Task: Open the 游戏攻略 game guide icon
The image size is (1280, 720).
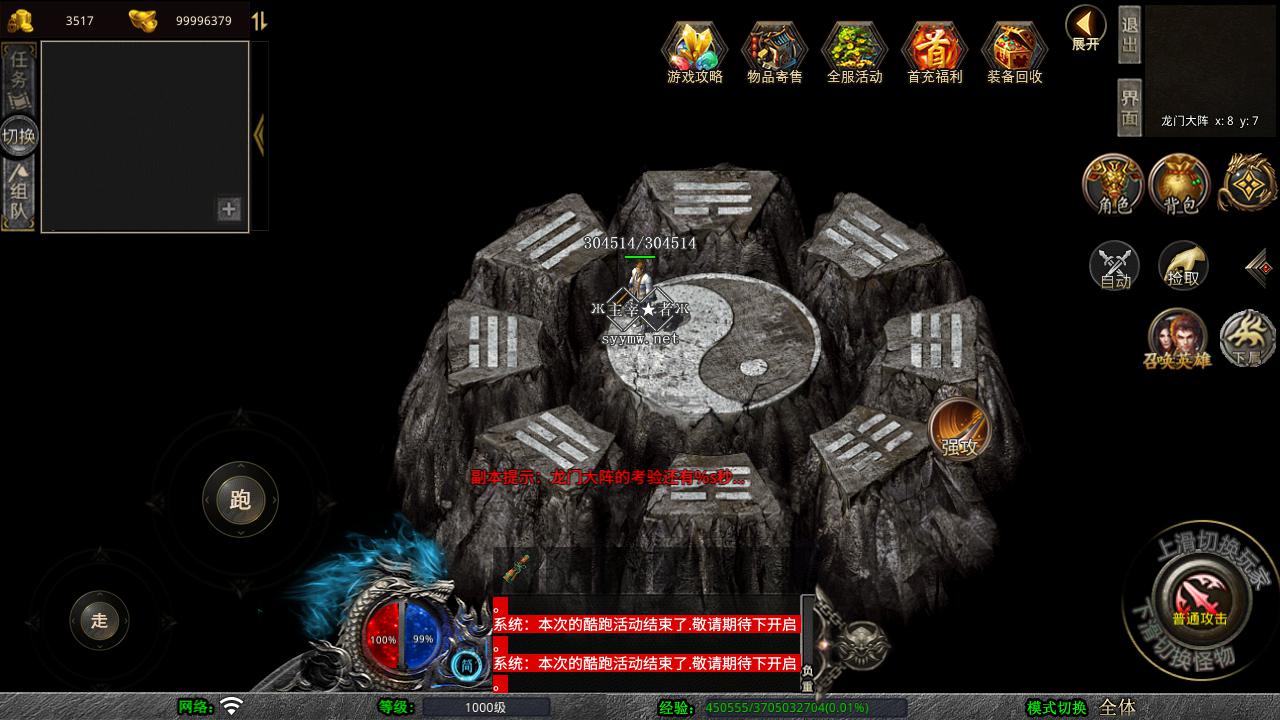Action: [695, 50]
